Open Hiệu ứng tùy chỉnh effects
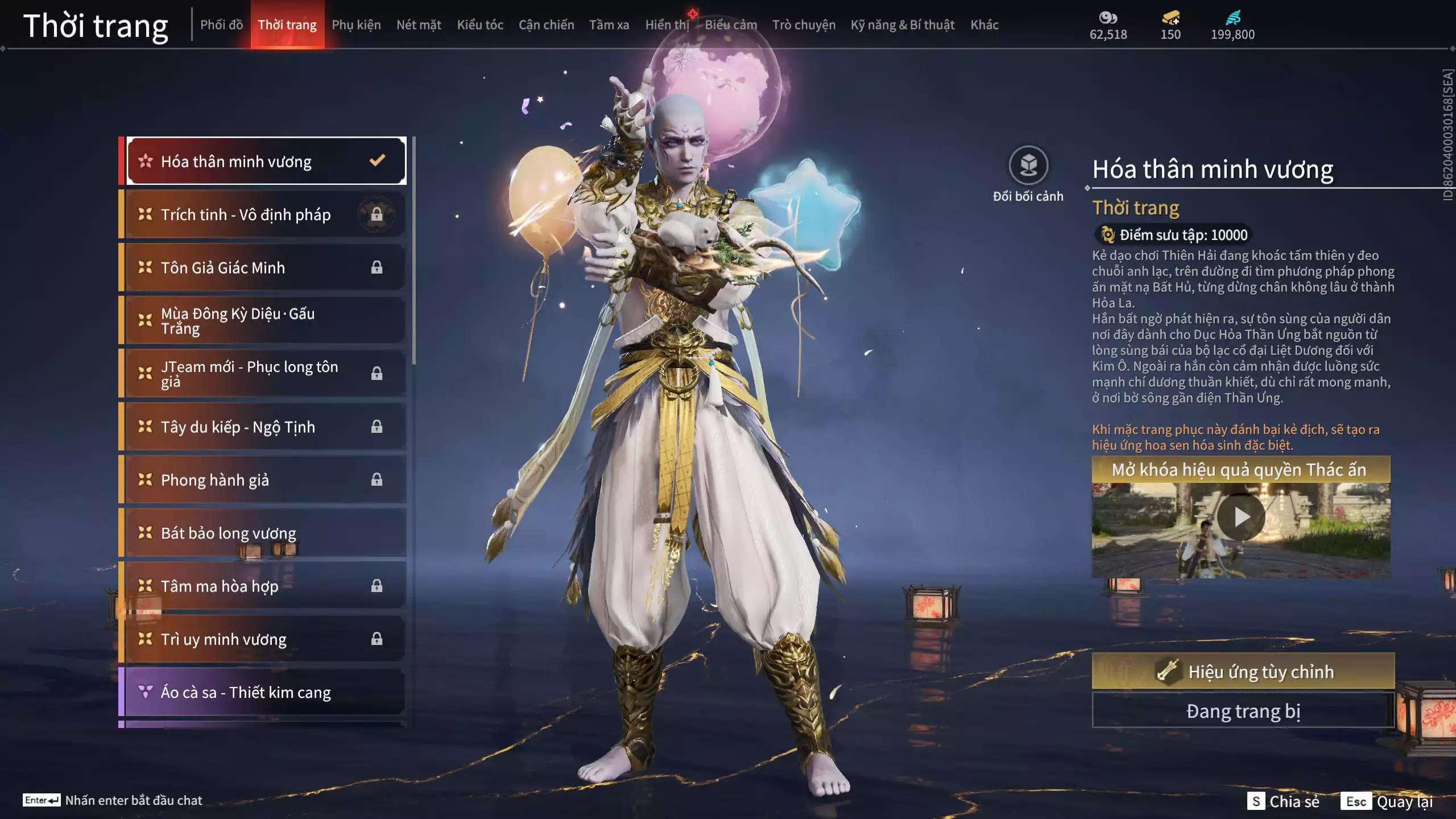The image size is (1456, 819). [x=1243, y=672]
